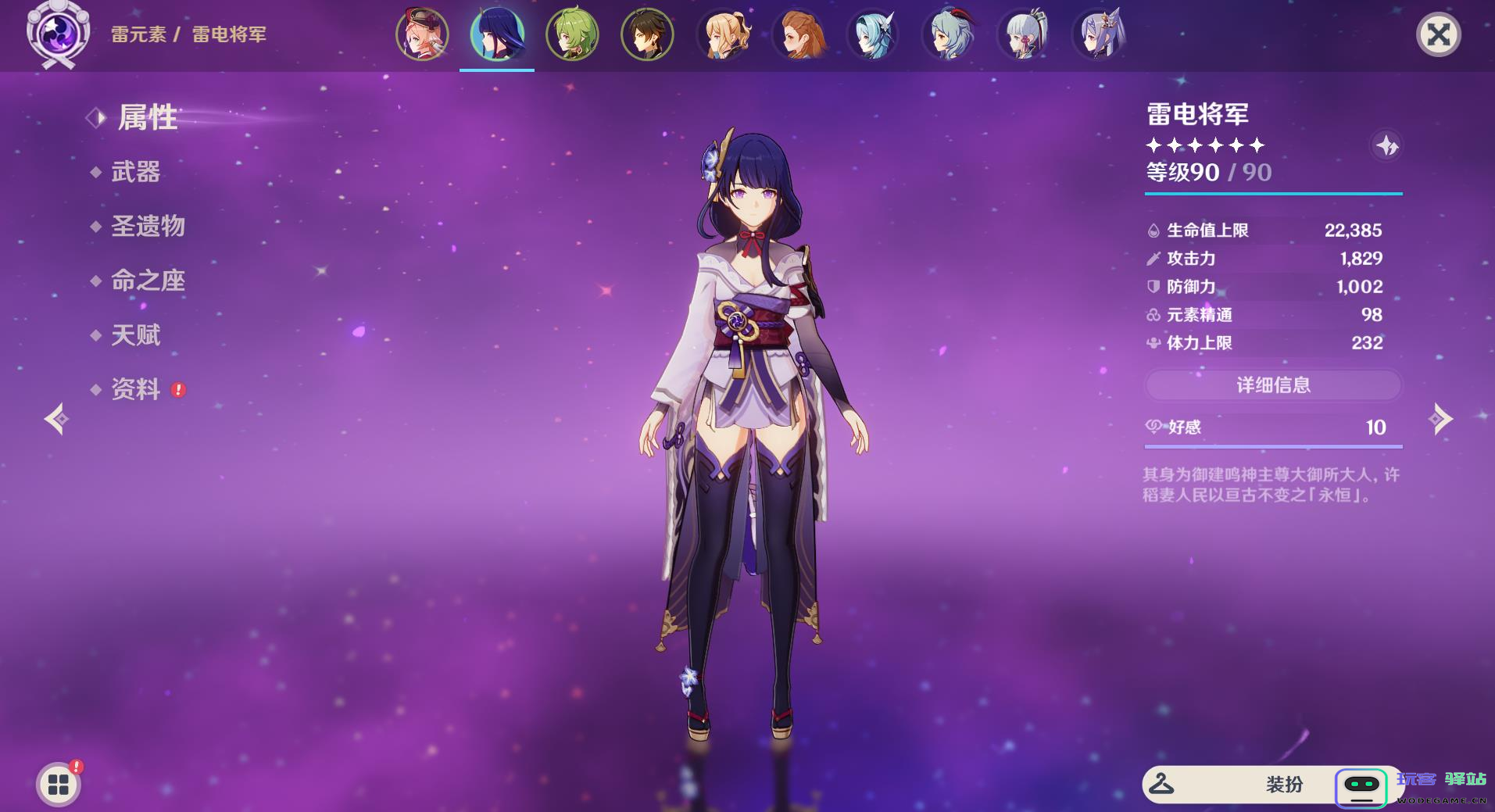Screen dimensions: 1495x812
Task: Select the 圣遗物 artifacts menu entry
Action: [x=148, y=227]
